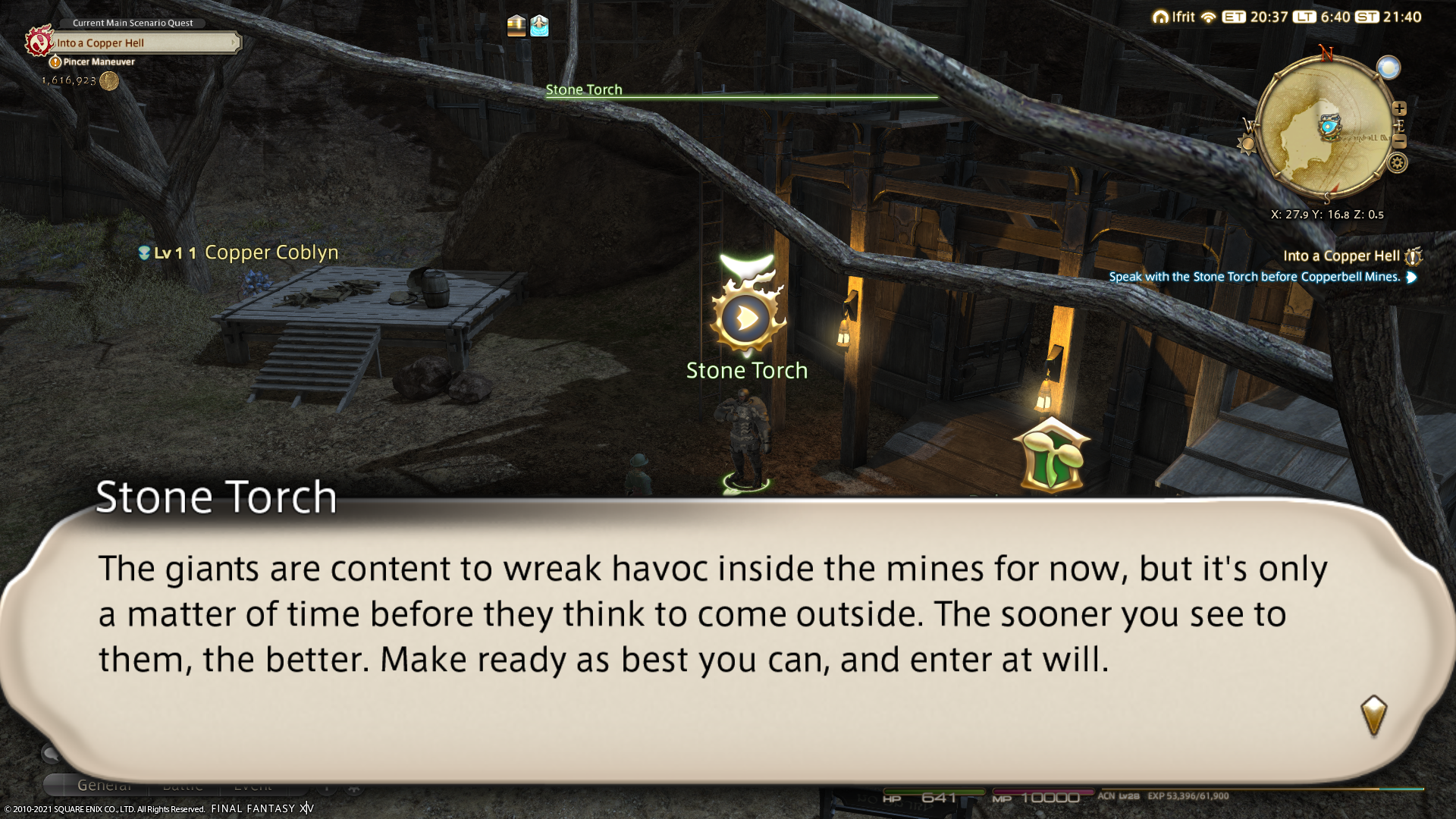Open Into a Copper Hell in the duty list
The height and width of the screenshot is (819, 1456).
pos(1341,256)
